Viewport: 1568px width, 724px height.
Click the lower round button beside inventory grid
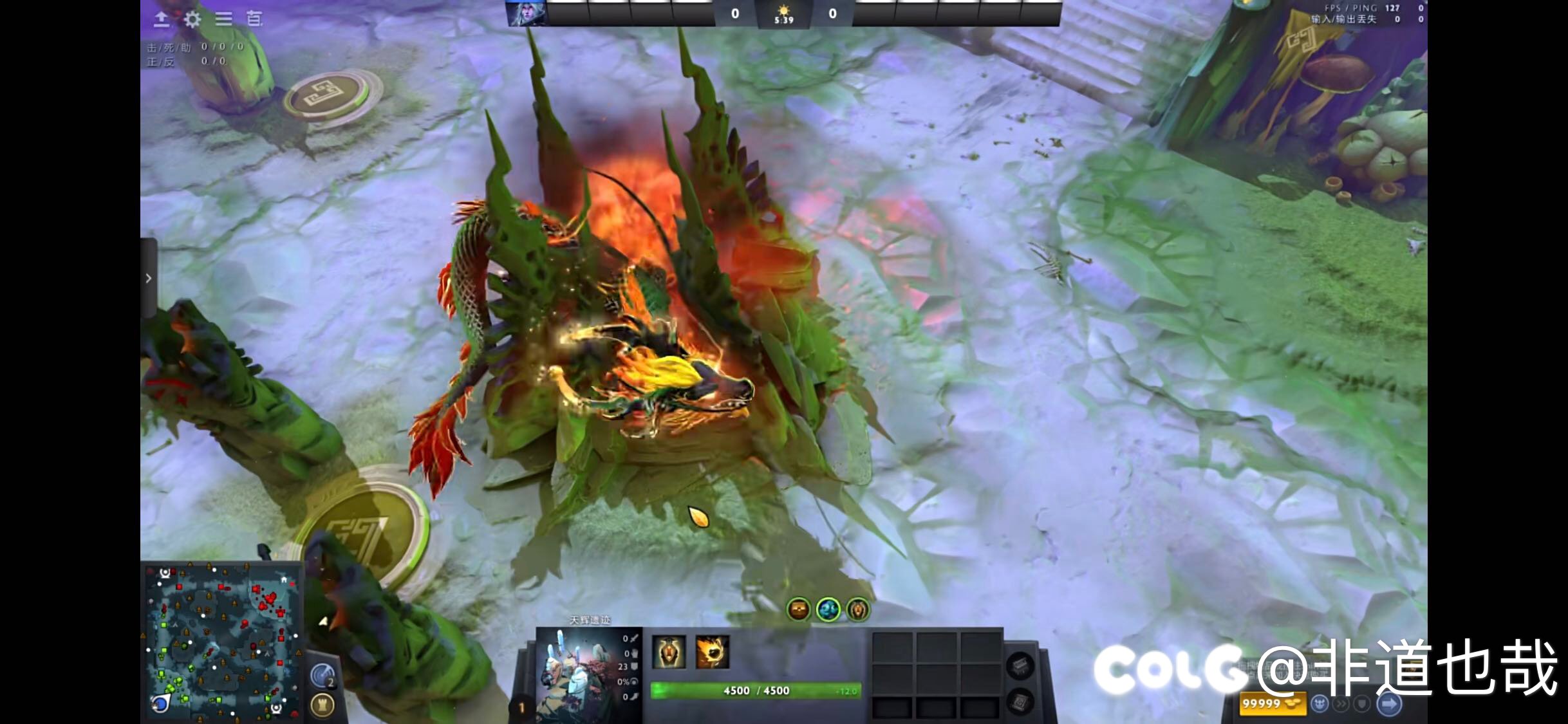click(1020, 700)
